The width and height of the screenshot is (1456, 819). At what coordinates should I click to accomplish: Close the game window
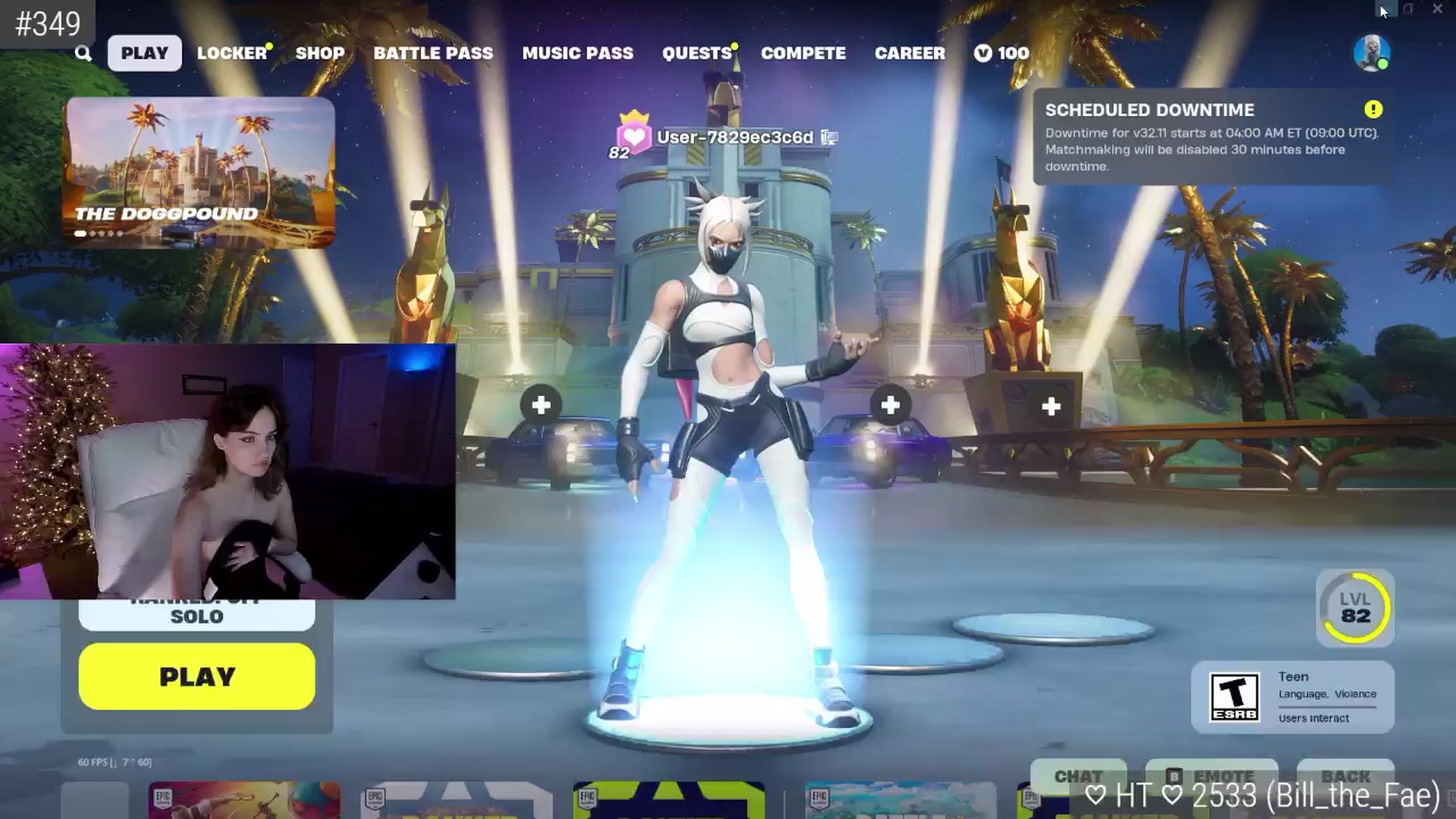click(1437, 9)
